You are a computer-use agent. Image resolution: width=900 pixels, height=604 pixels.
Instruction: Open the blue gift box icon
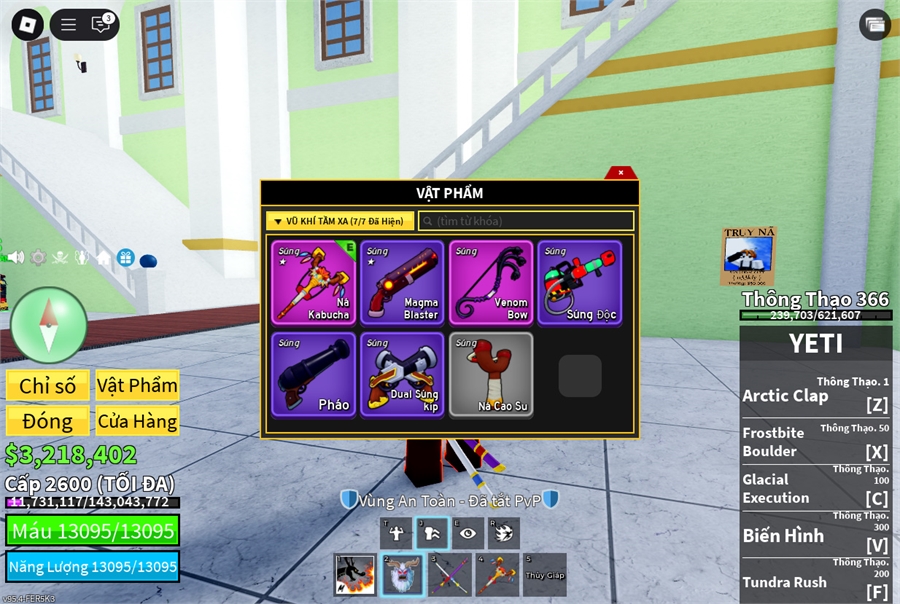coord(125,258)
